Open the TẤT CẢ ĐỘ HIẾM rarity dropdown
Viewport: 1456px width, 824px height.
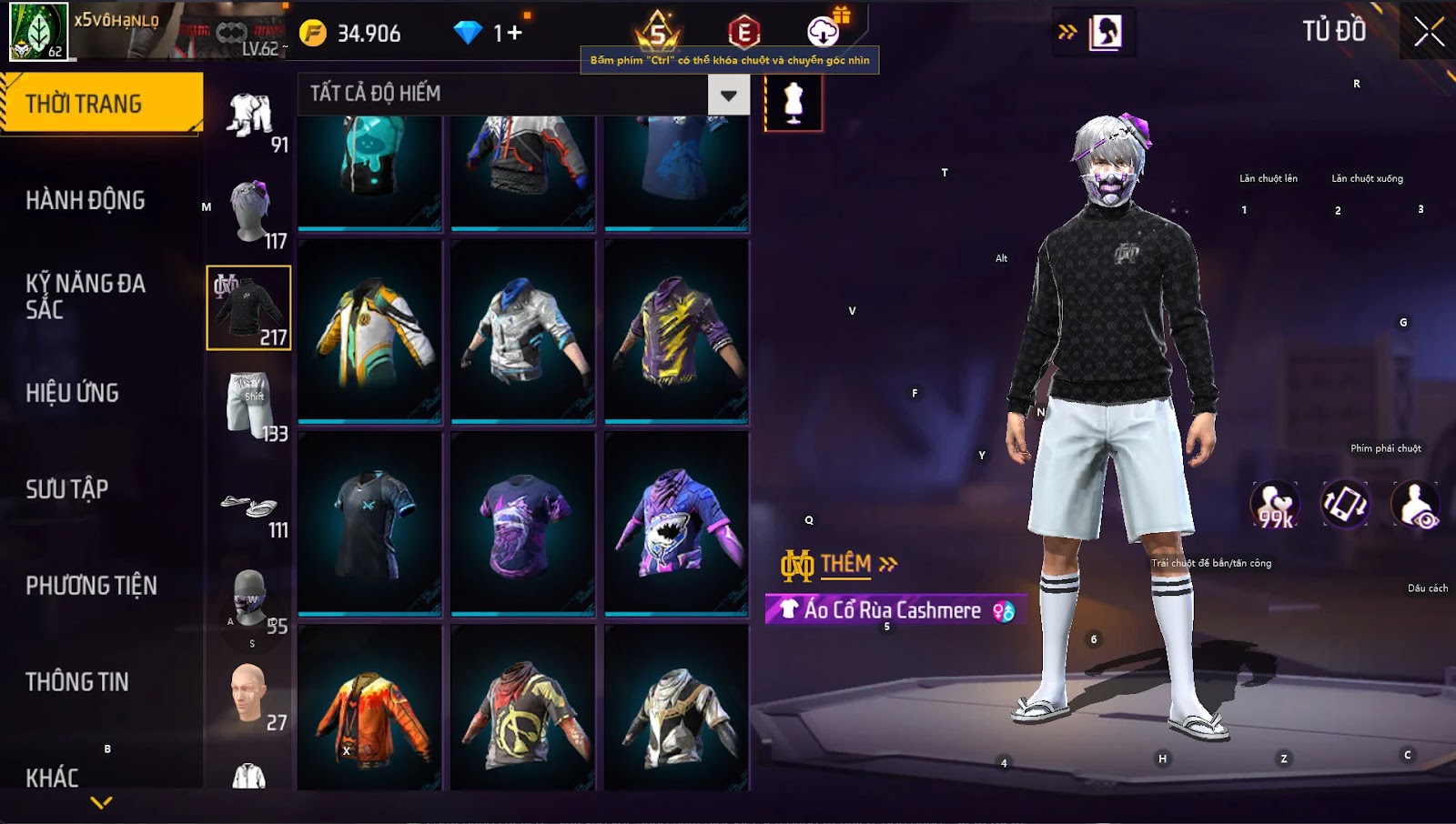[728, 95]
